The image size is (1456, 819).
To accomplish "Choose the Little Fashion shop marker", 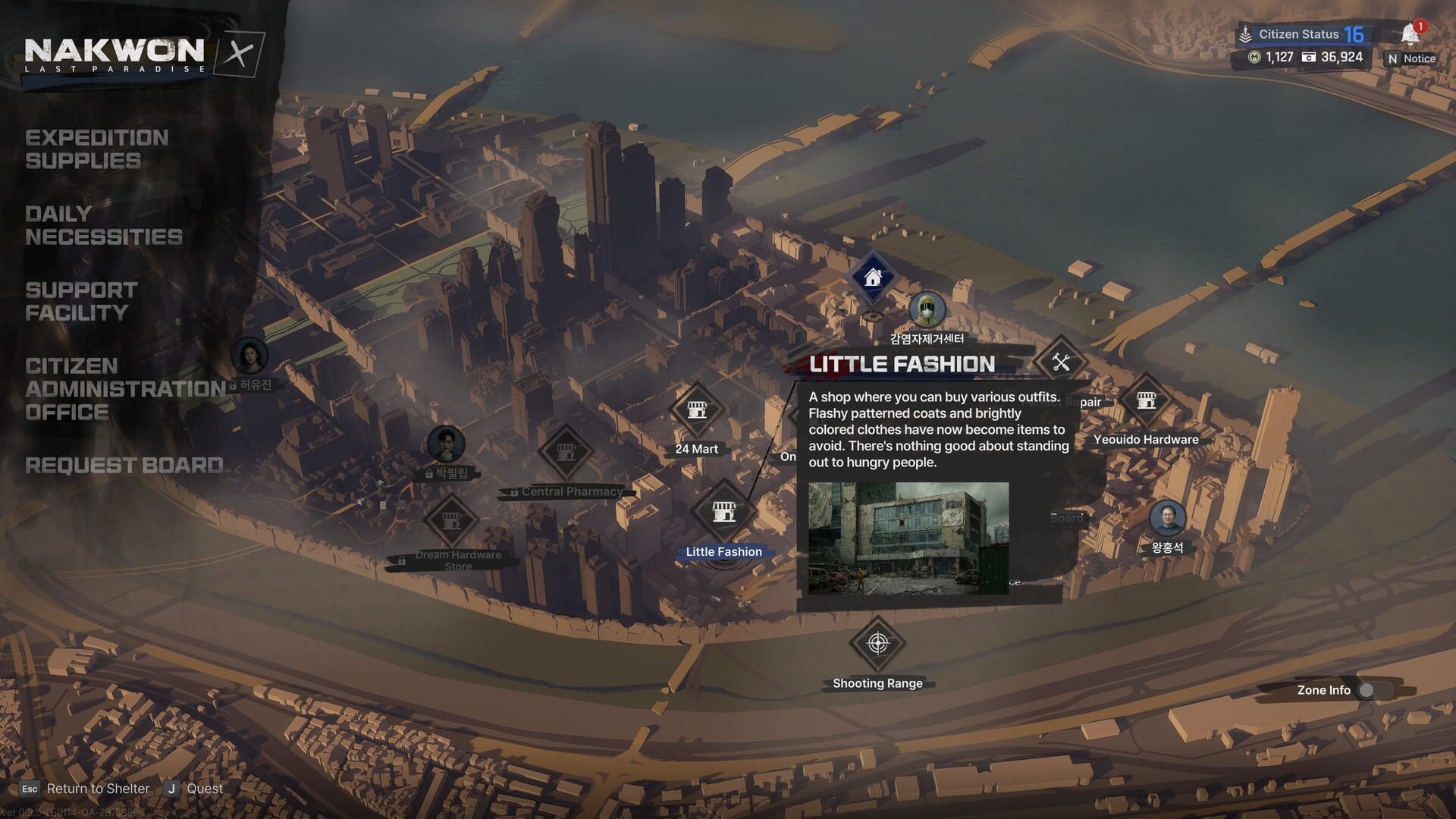I will (723, 512).
